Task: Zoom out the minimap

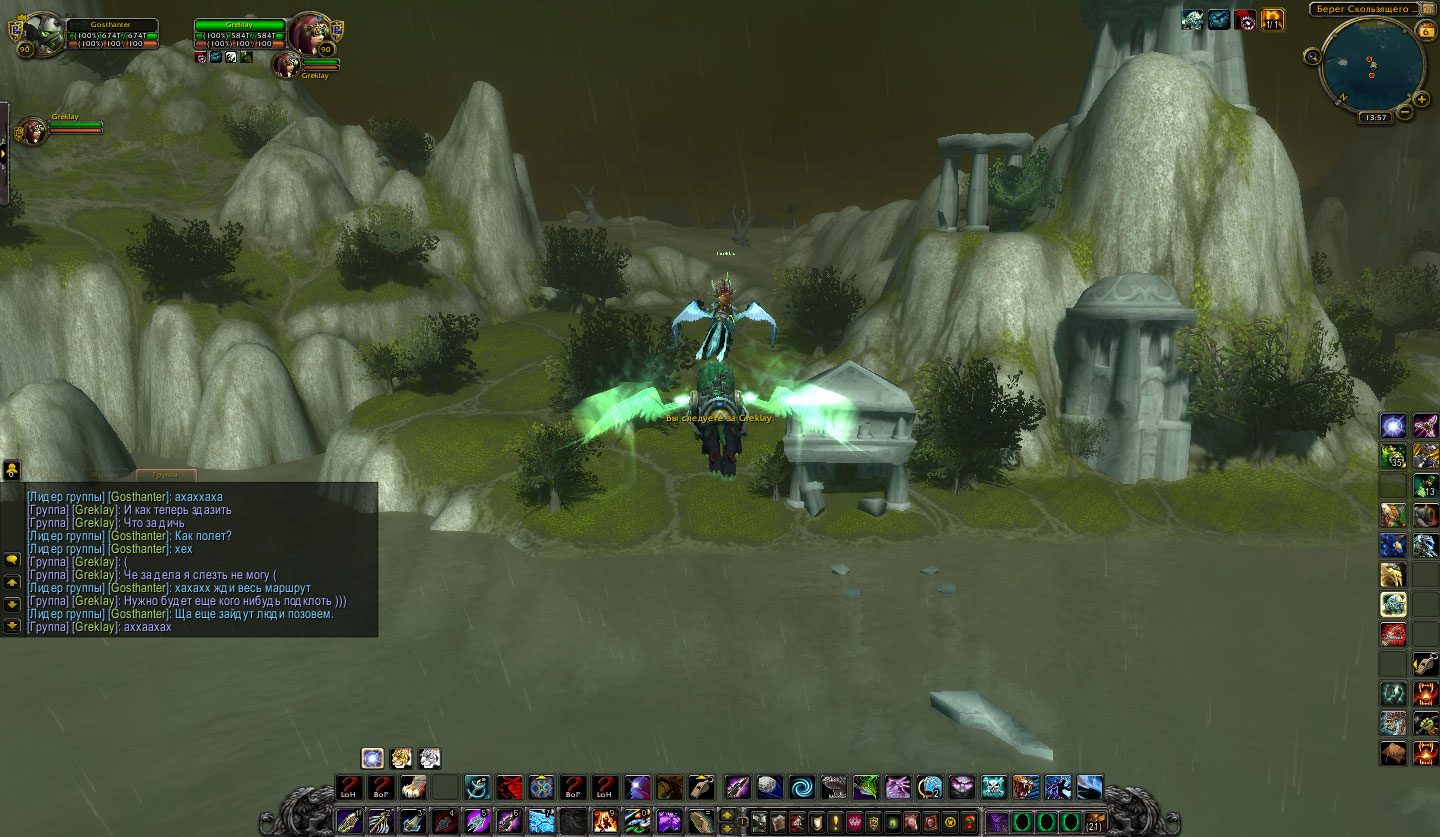Action: point(1405,112)
